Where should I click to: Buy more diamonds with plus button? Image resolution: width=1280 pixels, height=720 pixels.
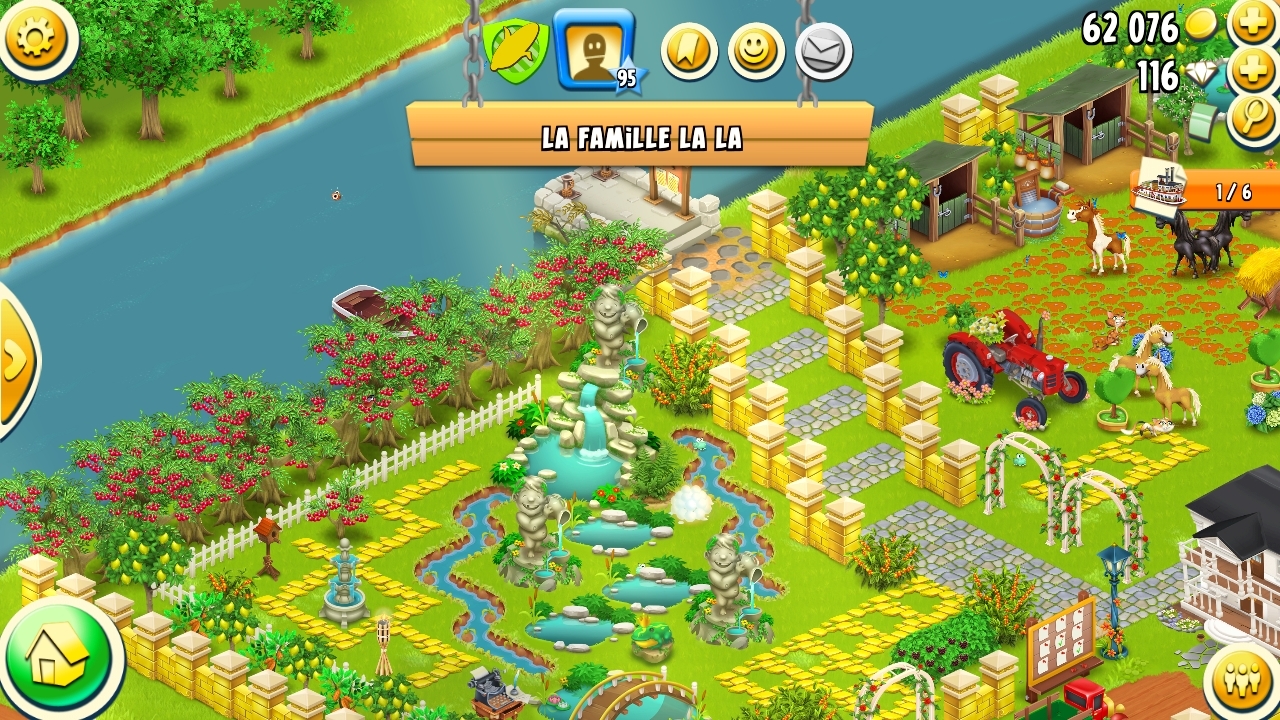1253,71
